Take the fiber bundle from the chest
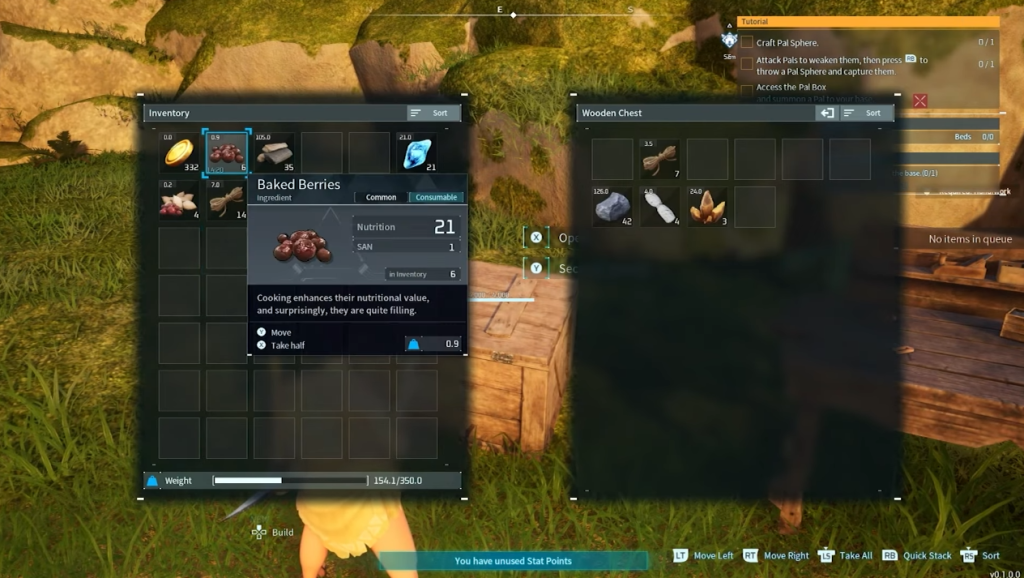This screenshot has width=1024, height=578. (660, 159)
